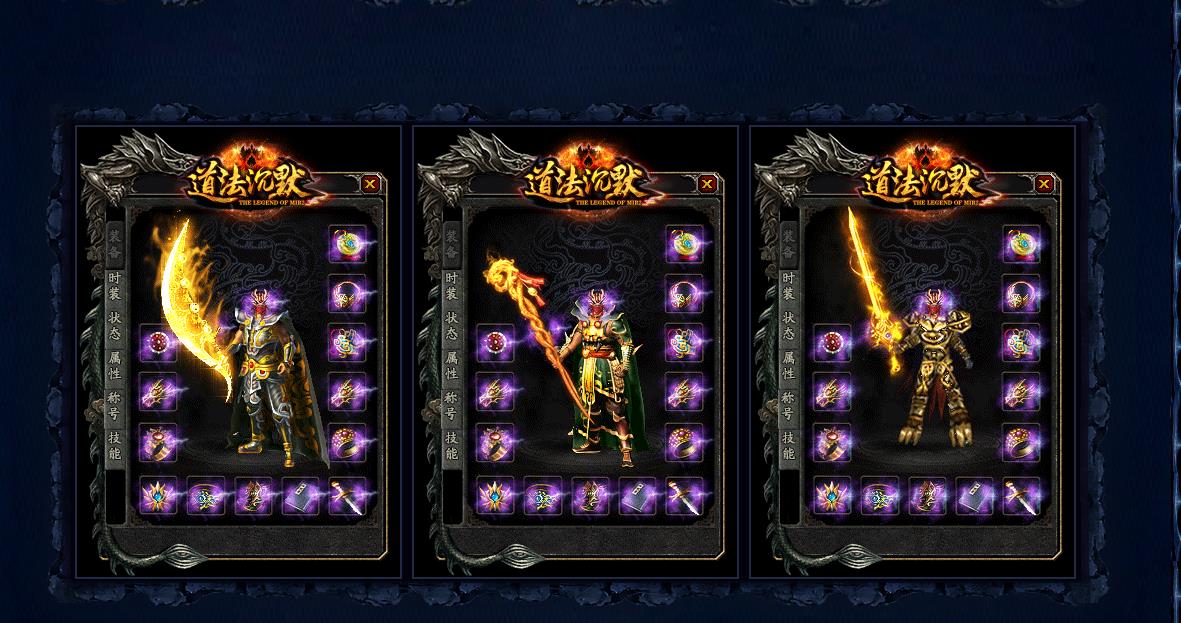Show 技能 tab in staff character panel
The width and height of the screenshot is (1181, 623).
(452, 445)
